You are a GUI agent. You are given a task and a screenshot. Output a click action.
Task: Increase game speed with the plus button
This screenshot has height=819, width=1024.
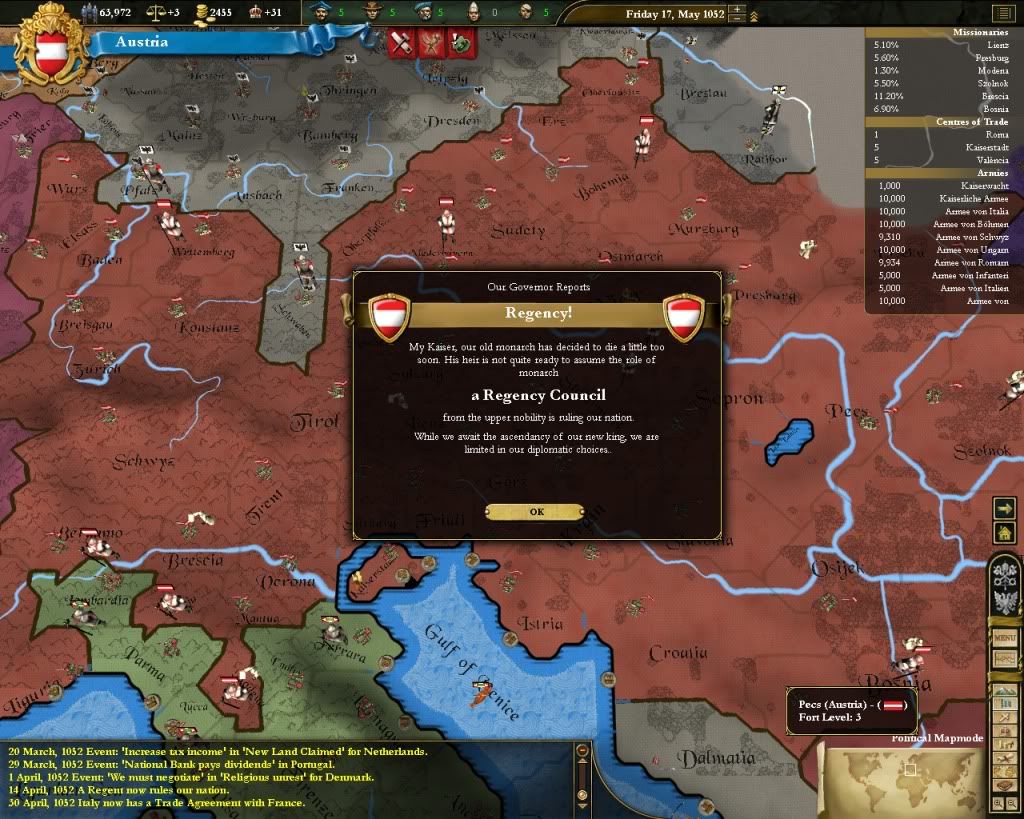tap(737, 9)
